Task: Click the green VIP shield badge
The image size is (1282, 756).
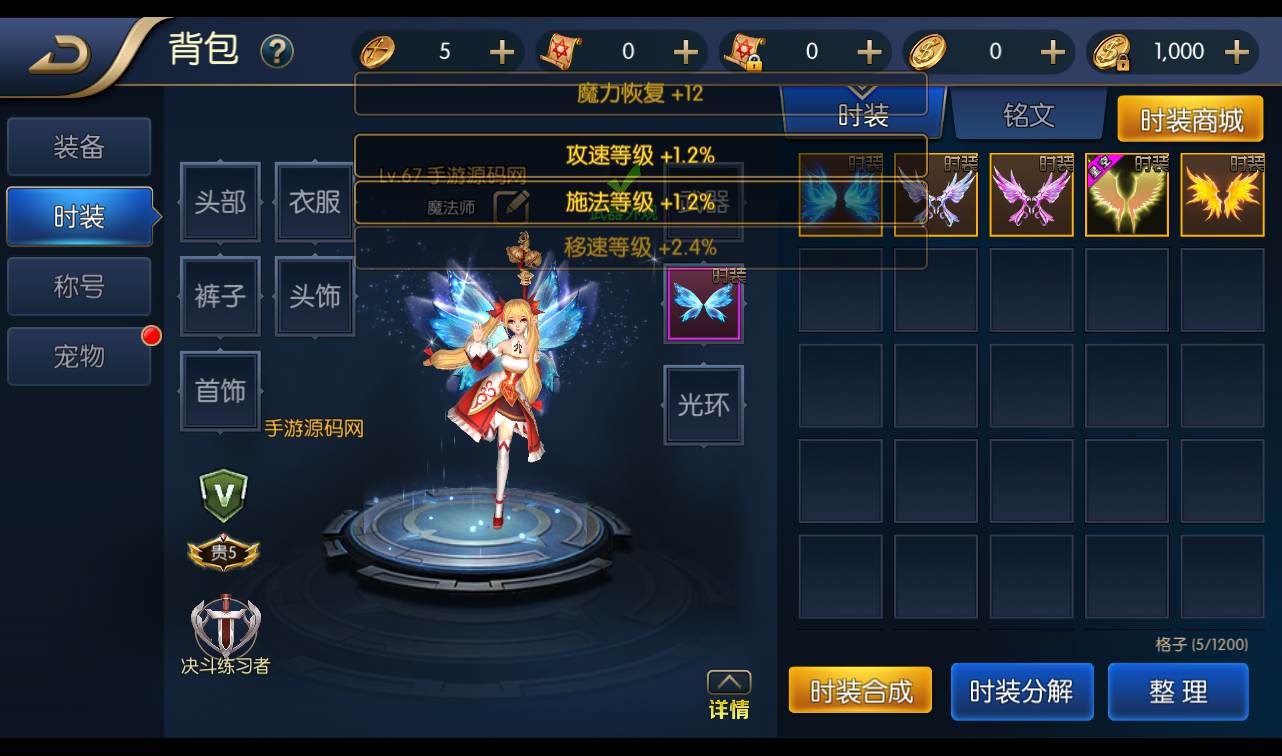Action: (222, 494)
